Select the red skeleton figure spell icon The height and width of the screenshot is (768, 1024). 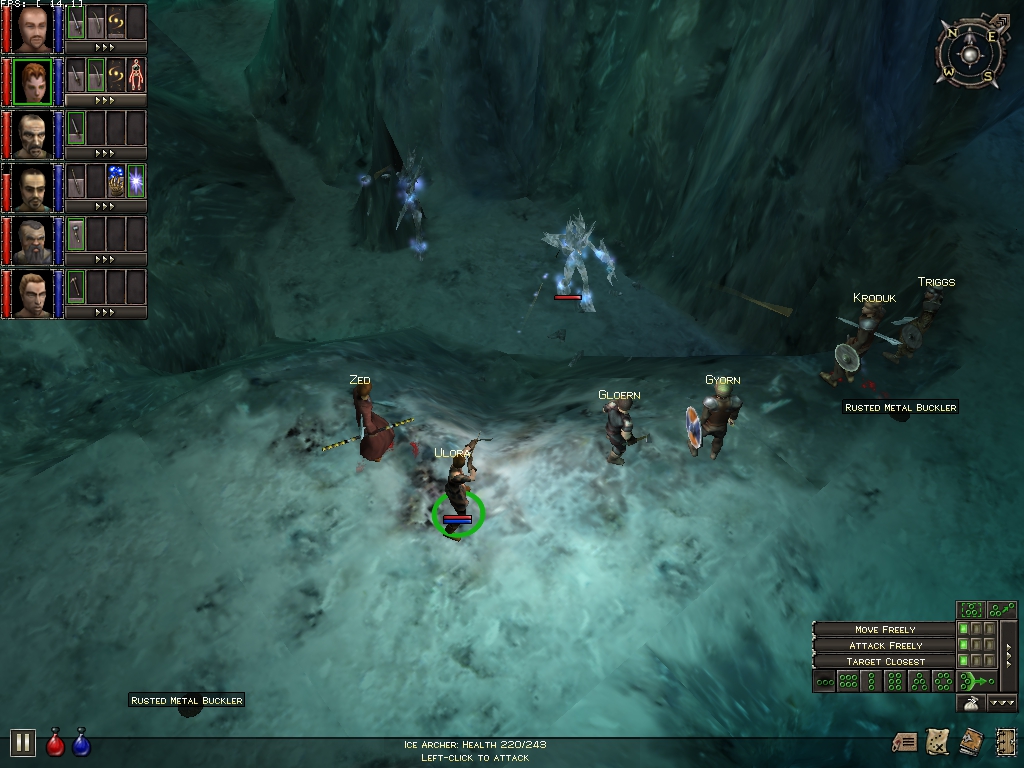(x=136, y=75)
